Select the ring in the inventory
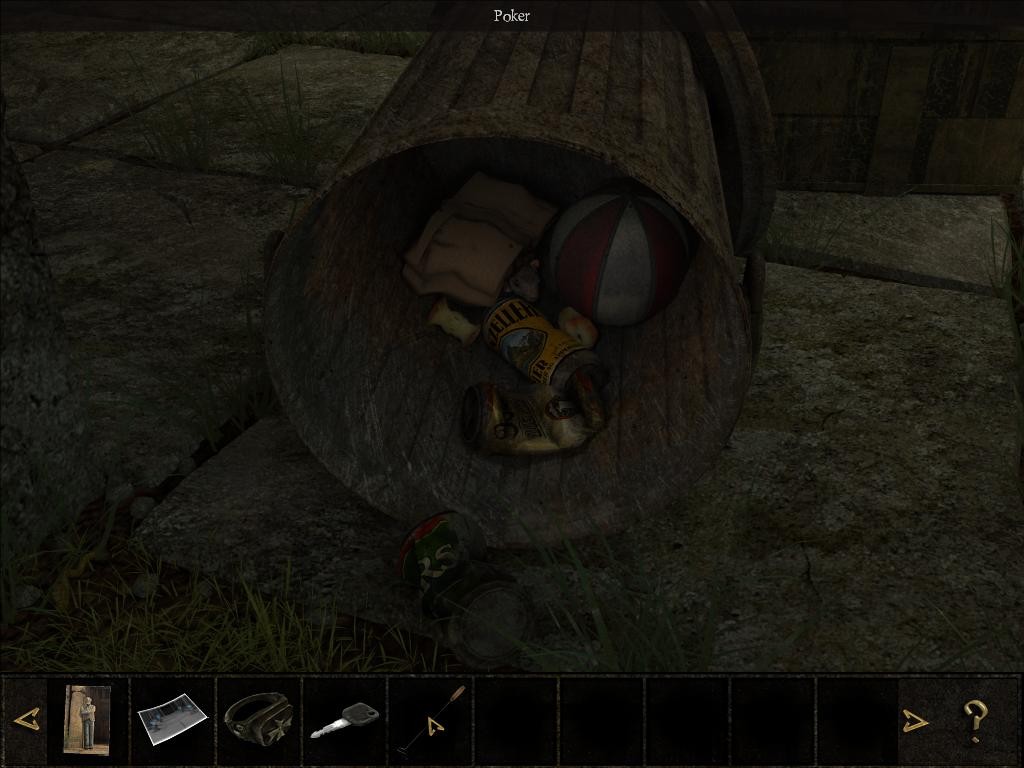The image size is (1024, 768). tap(258, 718)
